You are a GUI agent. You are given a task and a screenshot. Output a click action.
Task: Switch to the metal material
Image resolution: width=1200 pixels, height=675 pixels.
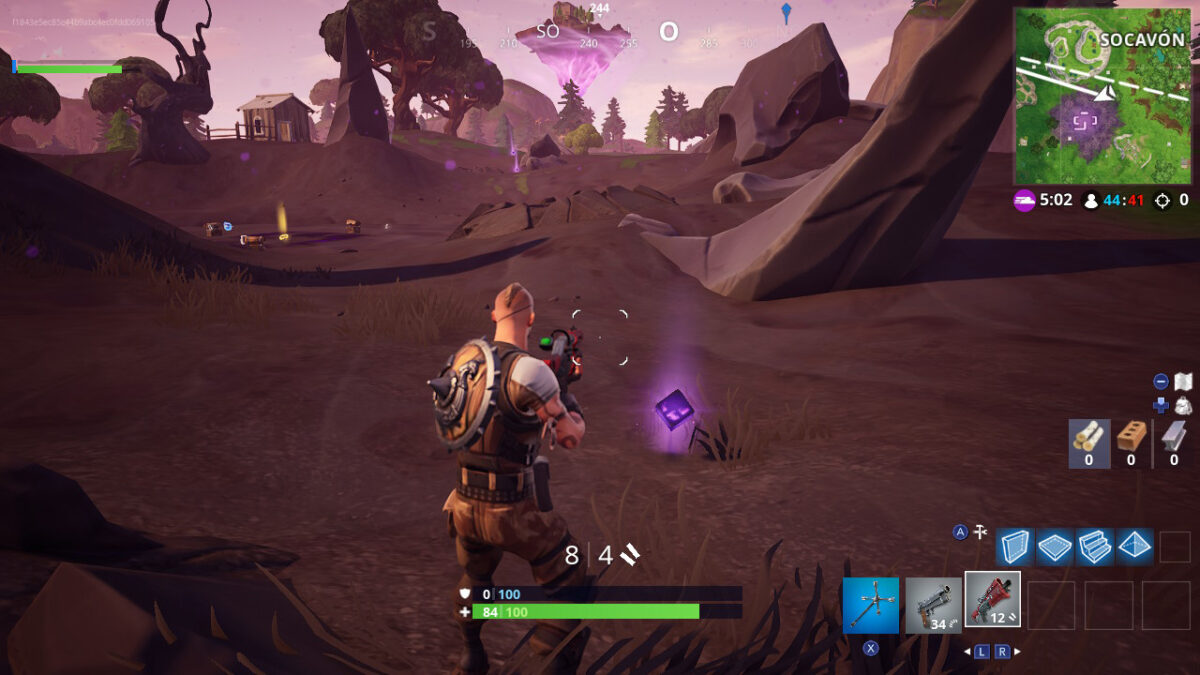[x=1173, y=442]
